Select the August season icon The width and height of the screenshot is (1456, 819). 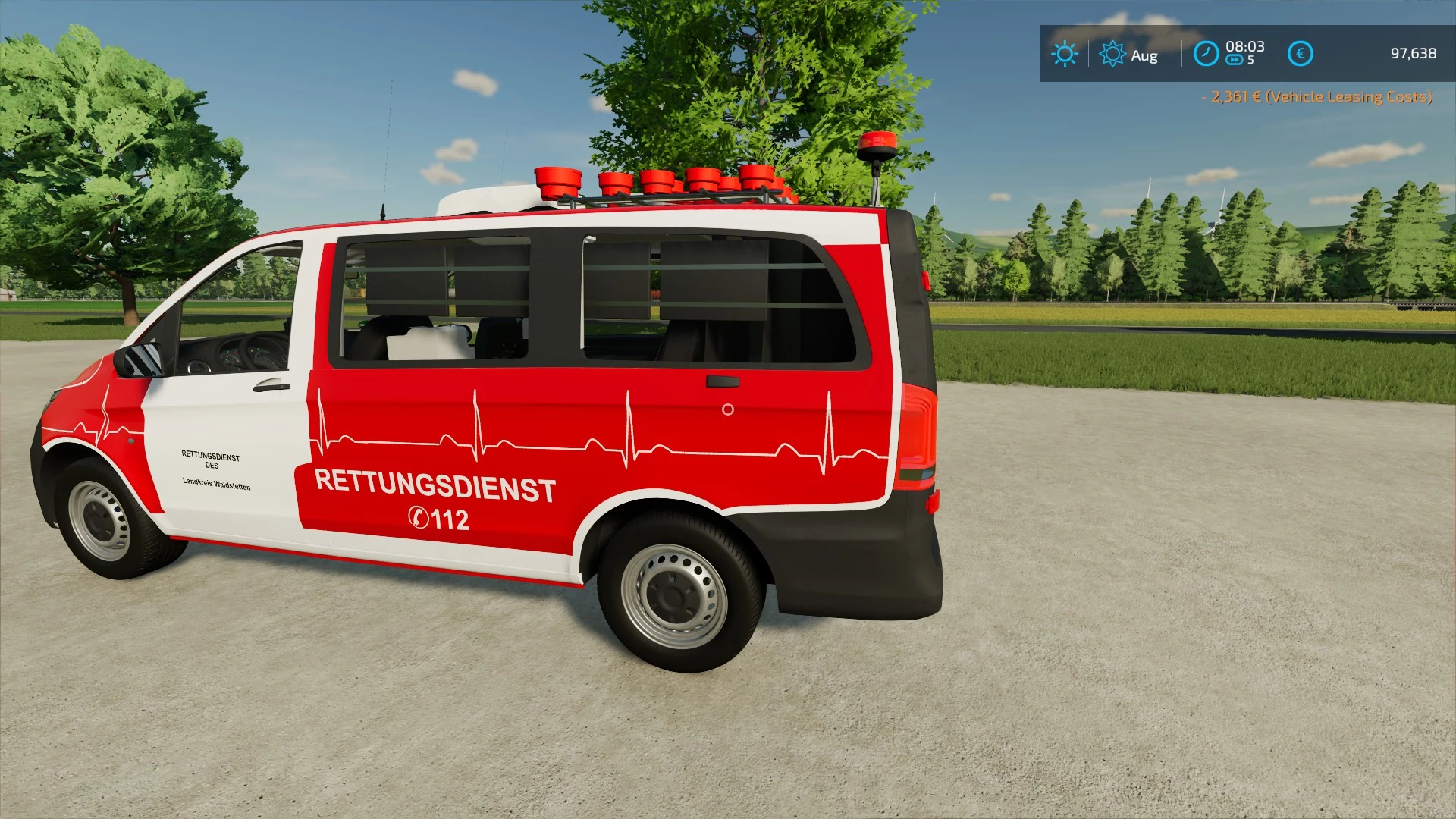pos(1112,54)
